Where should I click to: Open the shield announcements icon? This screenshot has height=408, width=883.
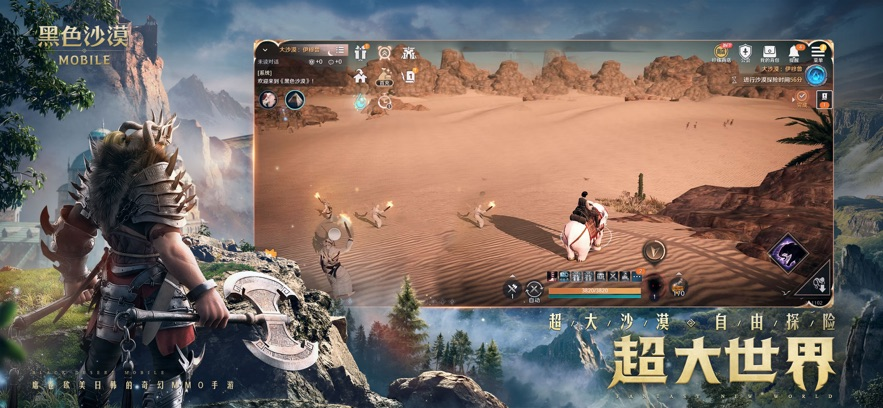(745, 52)
